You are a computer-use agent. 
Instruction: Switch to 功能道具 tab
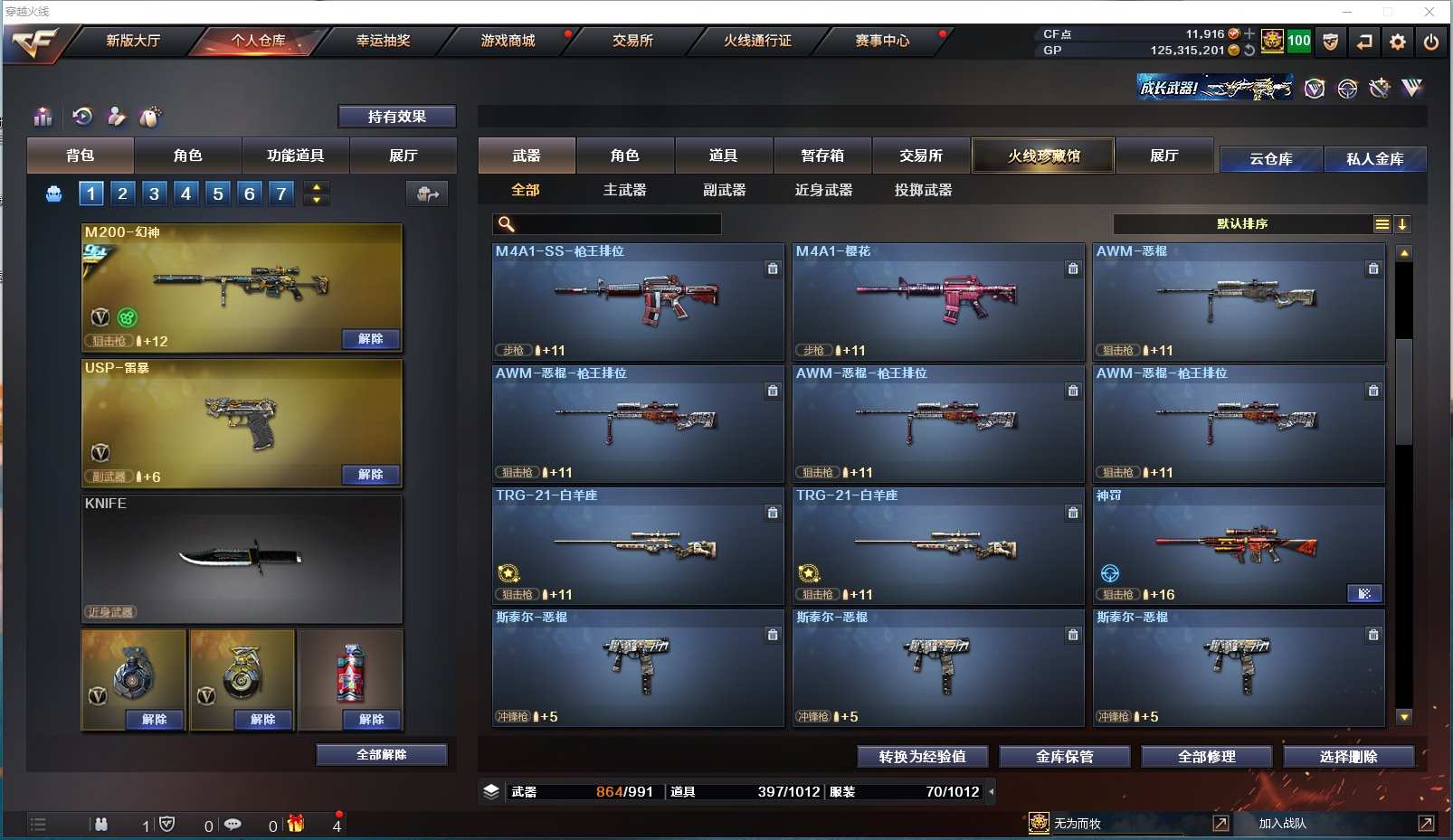click(x=295, y=156)
